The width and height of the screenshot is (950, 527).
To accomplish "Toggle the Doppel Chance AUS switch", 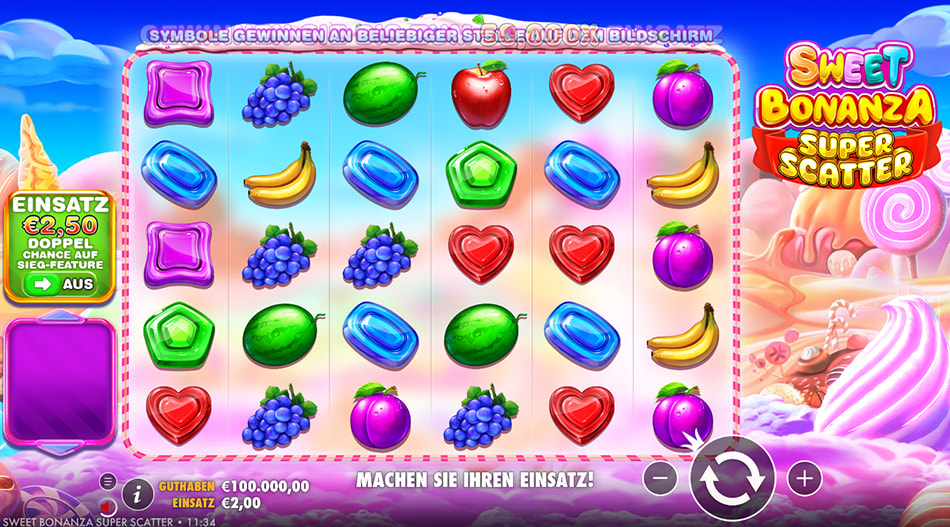I will pyautogui.click(x=60, y=284).
